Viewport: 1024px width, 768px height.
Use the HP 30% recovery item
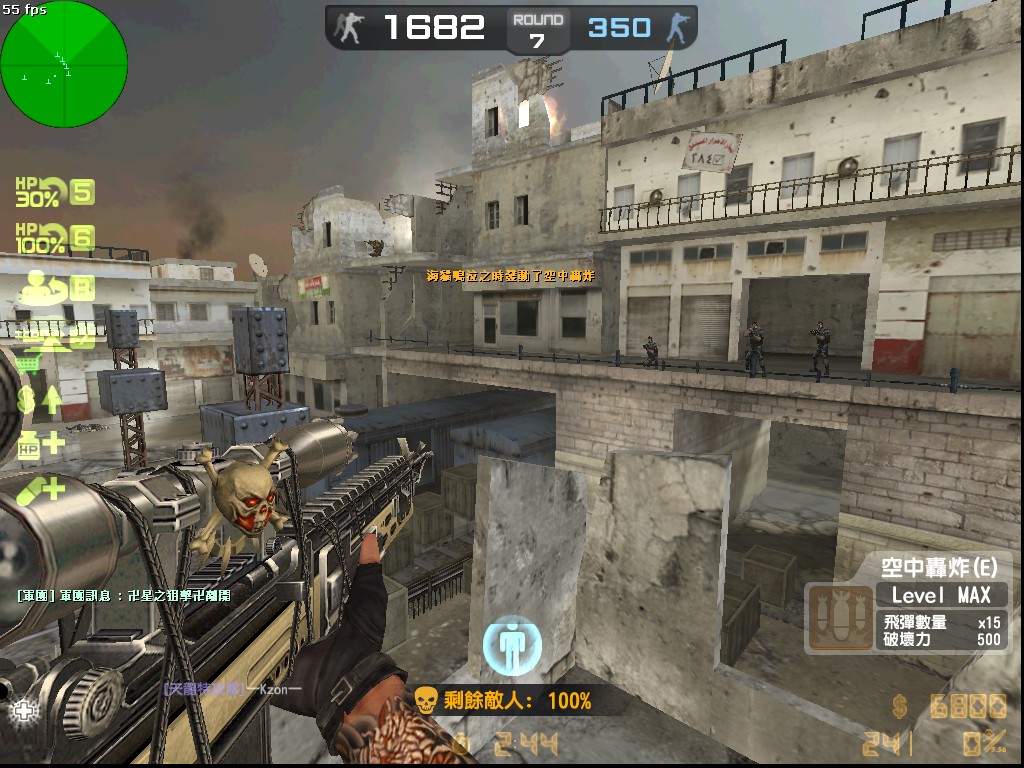tap(40, 192)
